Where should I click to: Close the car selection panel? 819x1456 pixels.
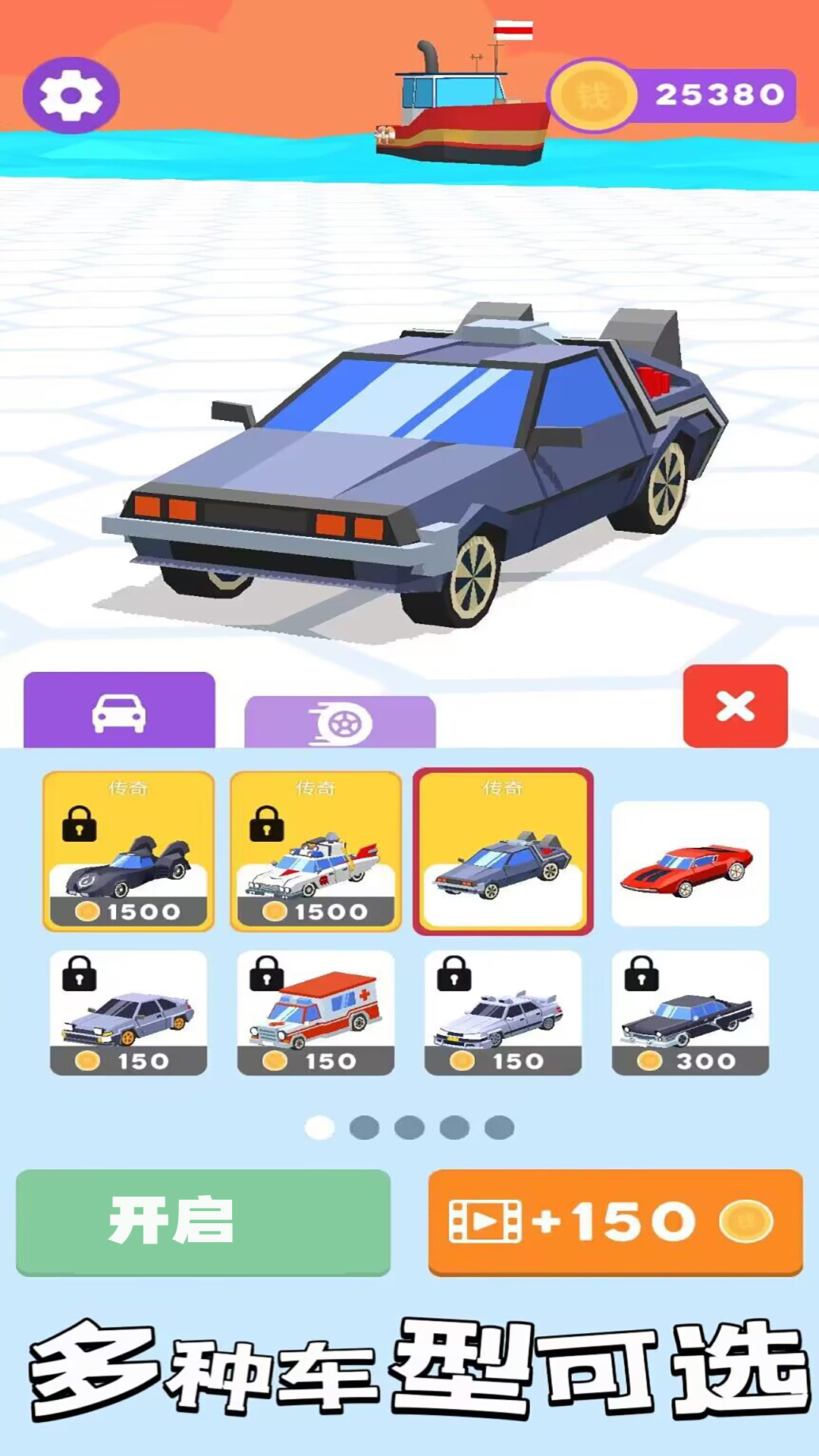click(735, 706)
